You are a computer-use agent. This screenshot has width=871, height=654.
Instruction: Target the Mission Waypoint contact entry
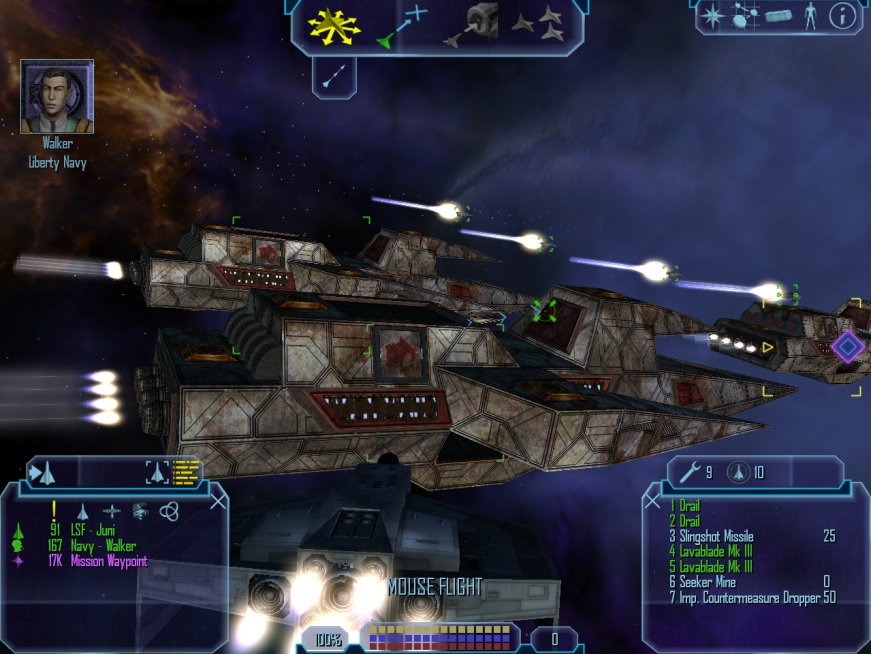(106, 561)
